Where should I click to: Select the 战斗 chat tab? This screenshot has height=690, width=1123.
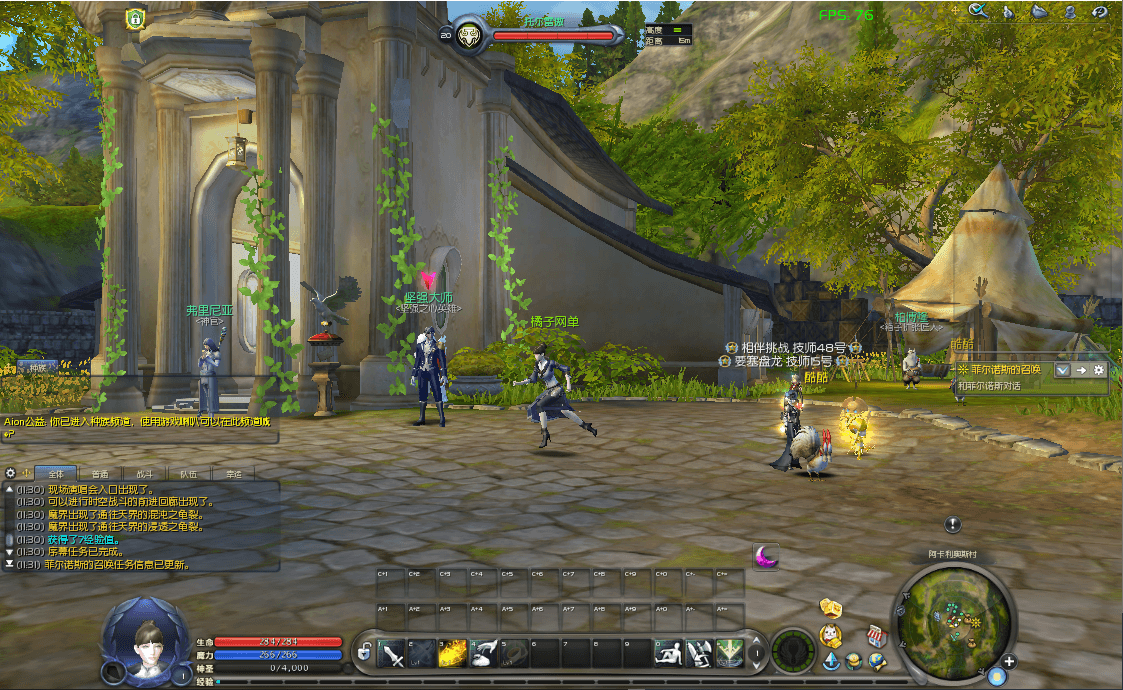point(143,473)
